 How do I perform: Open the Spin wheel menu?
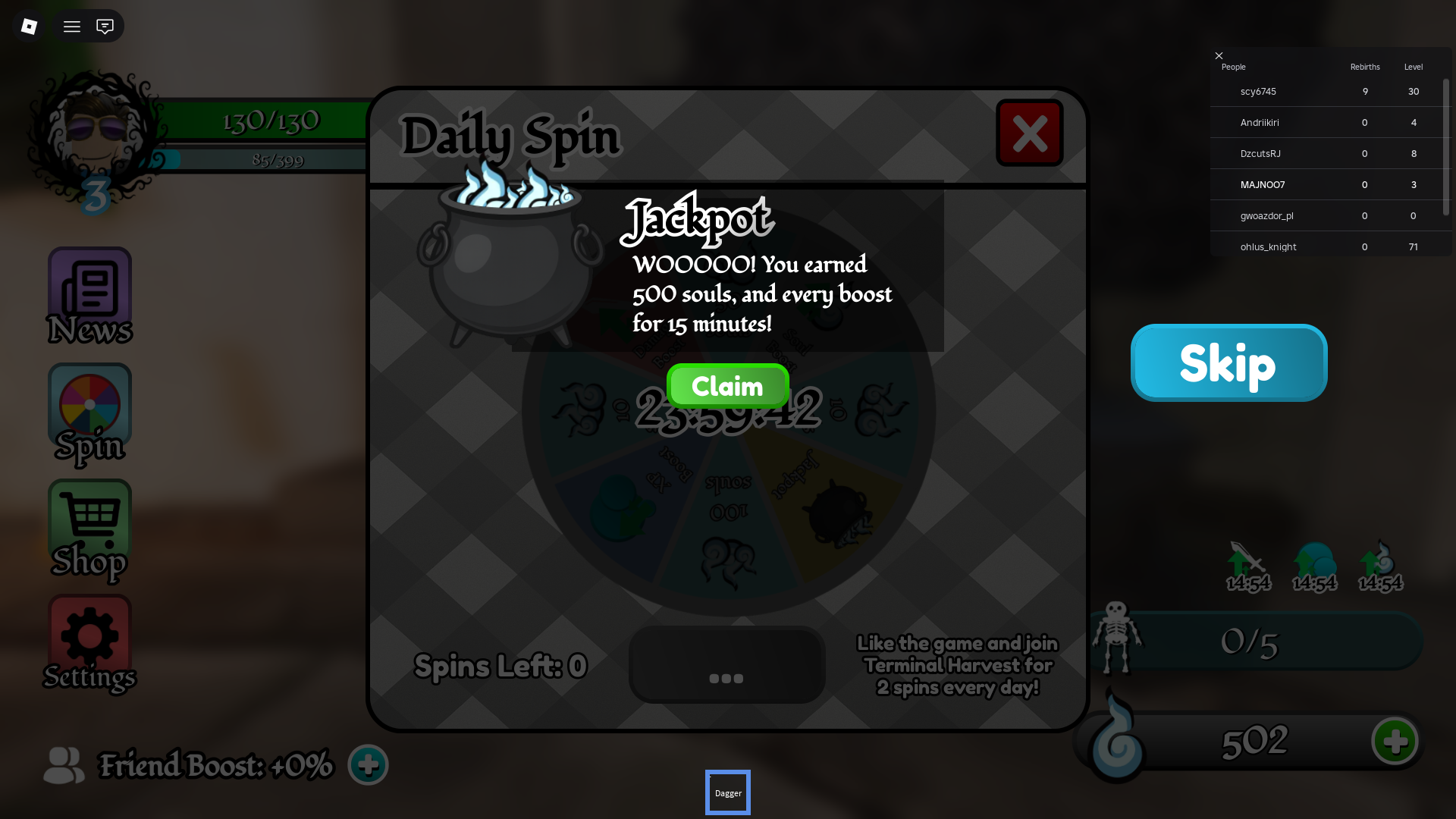click(x=89, y=413)
